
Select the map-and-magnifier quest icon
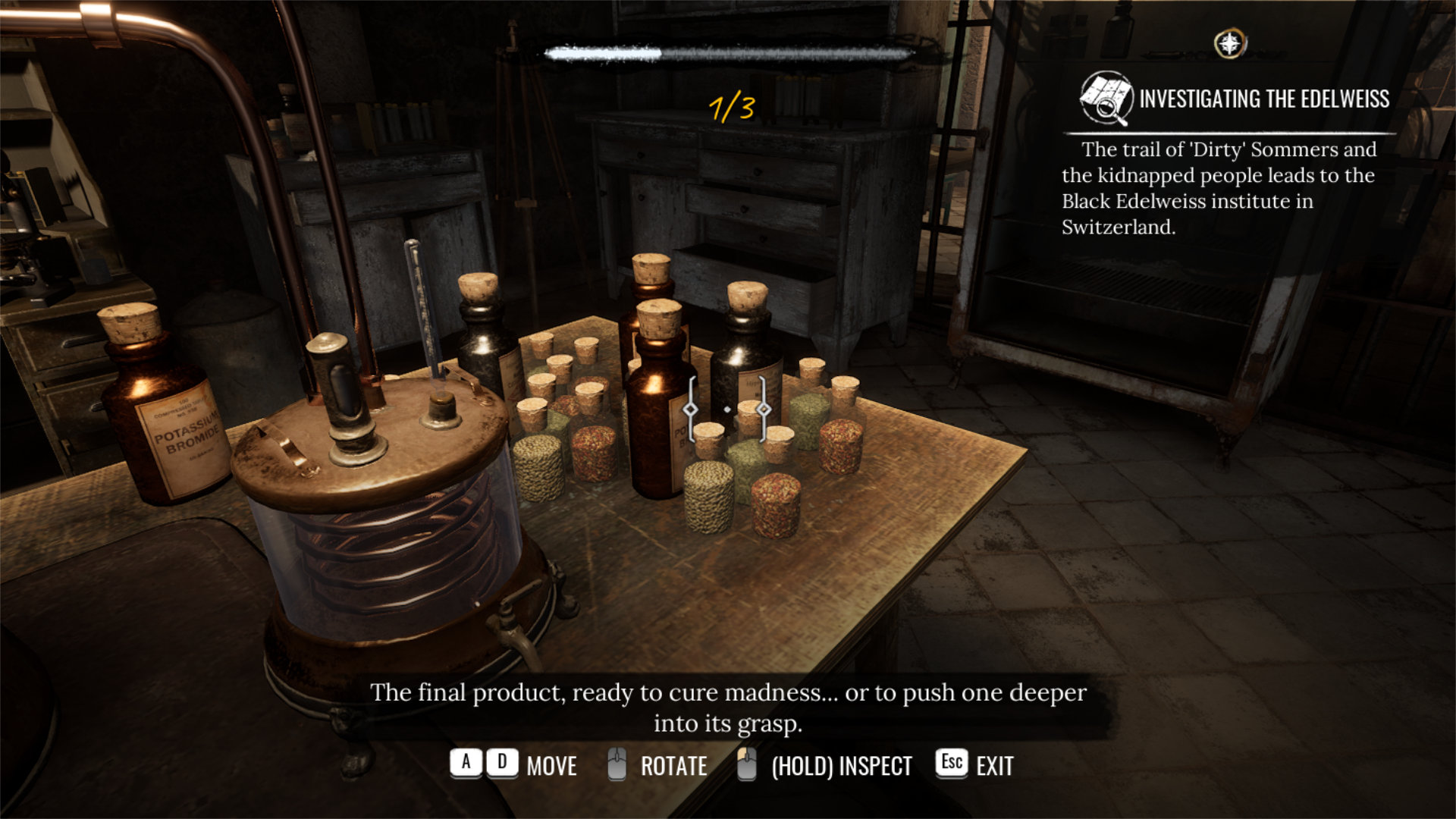coord(1106,98)
